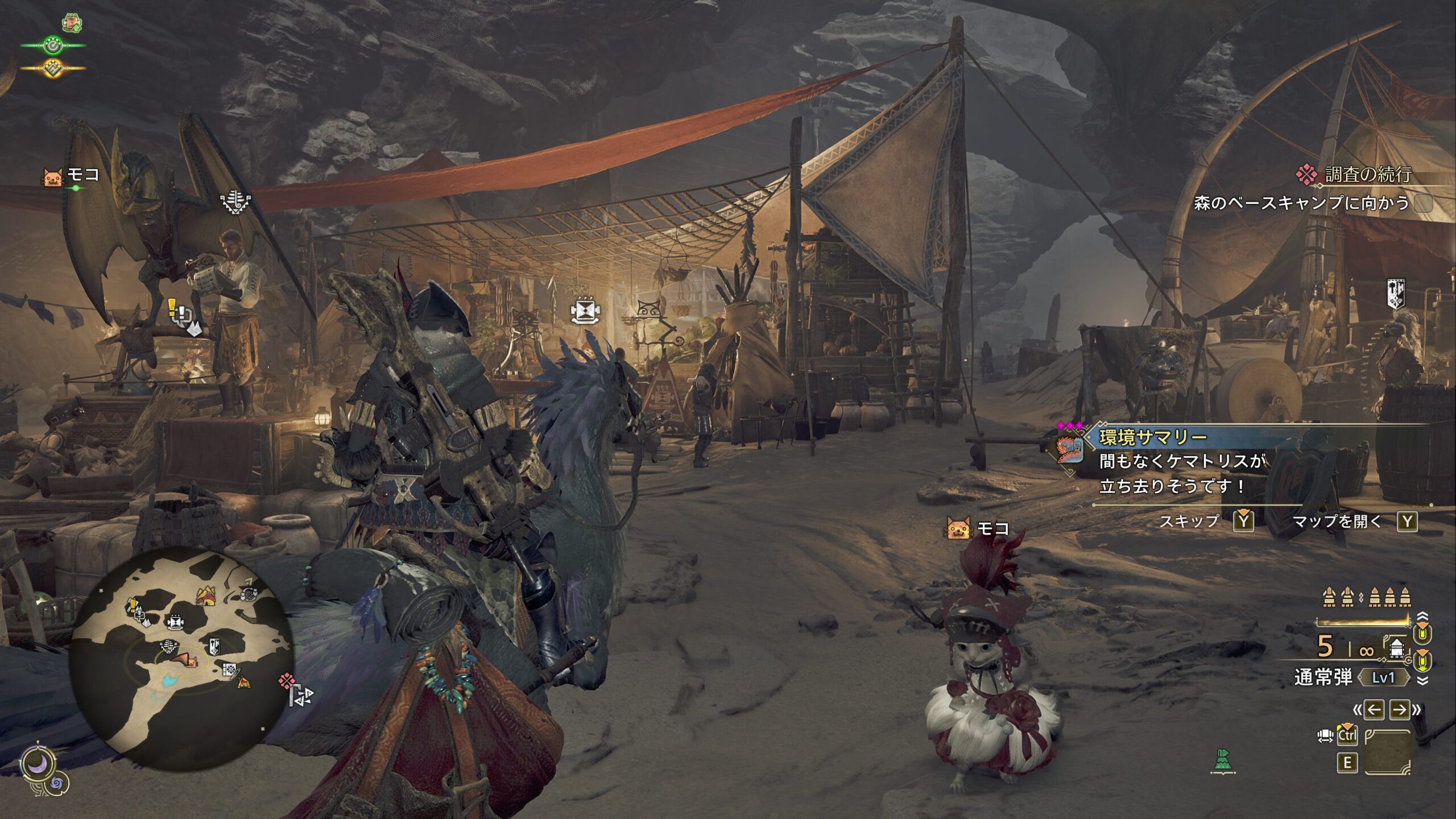Click the canteen pot marker on minimap

[175, 622]
